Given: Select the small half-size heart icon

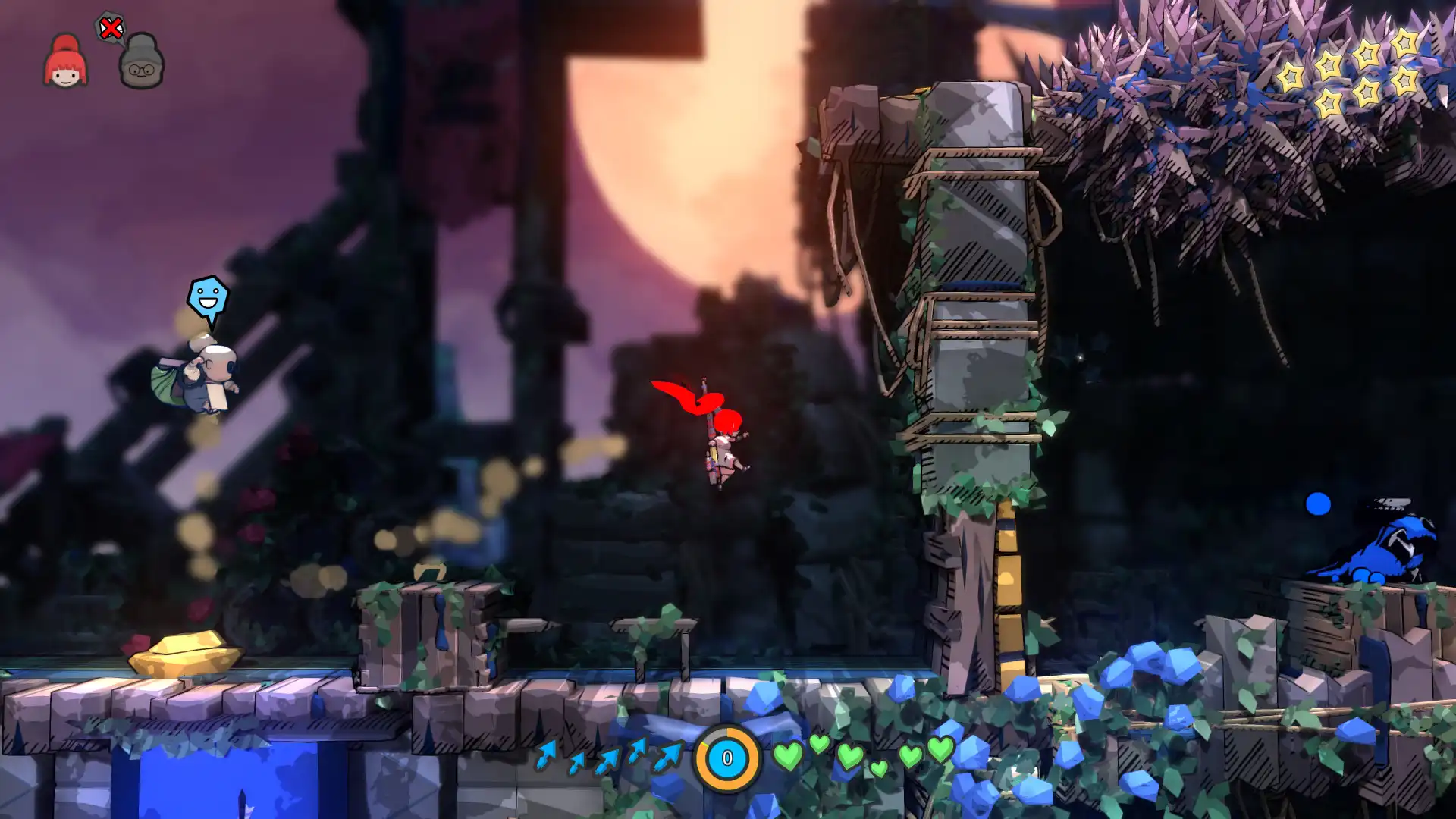Looking at the screenshot, I should [x=877, y=768].
